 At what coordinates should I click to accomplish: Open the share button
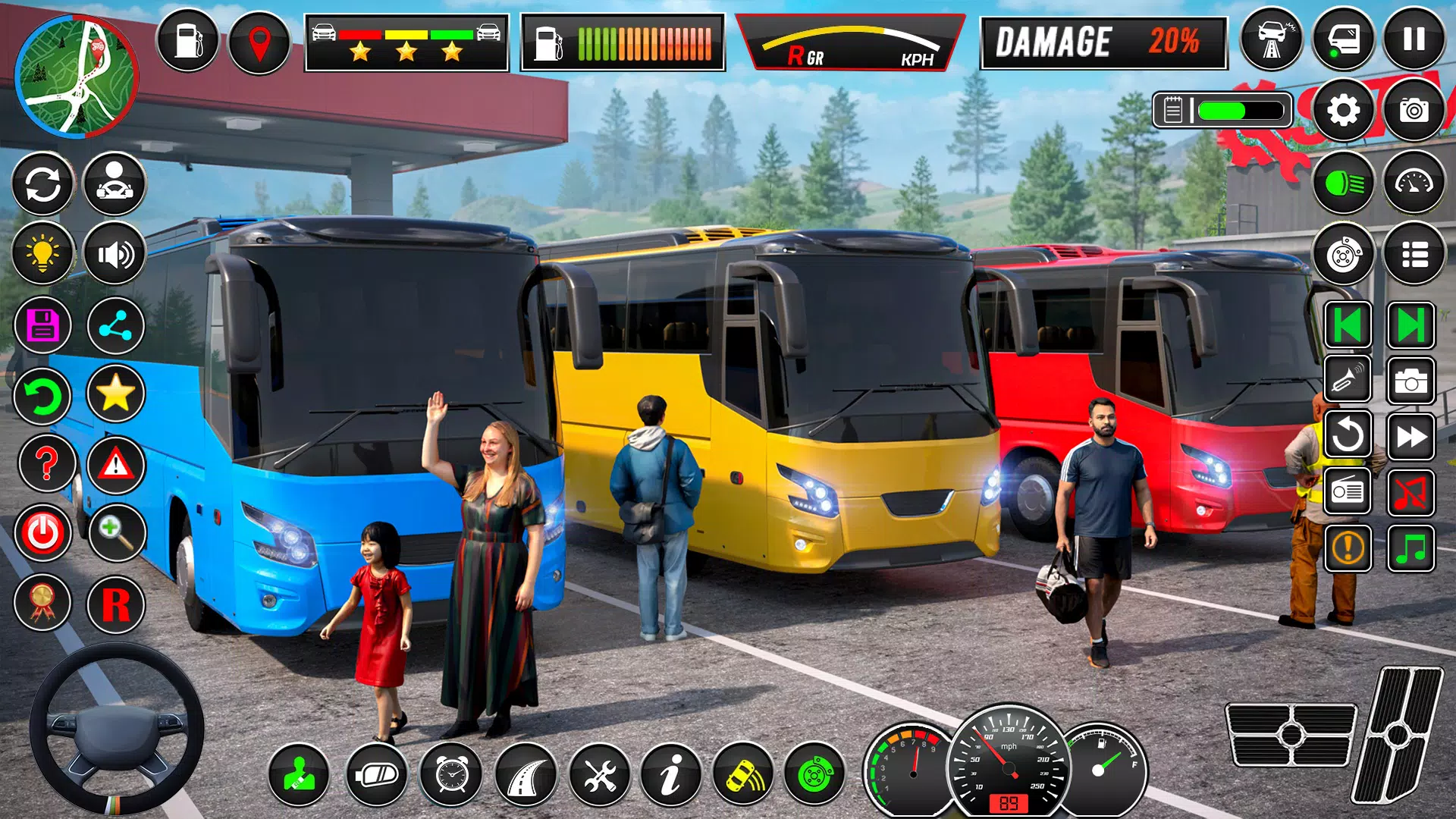(115, 325)
